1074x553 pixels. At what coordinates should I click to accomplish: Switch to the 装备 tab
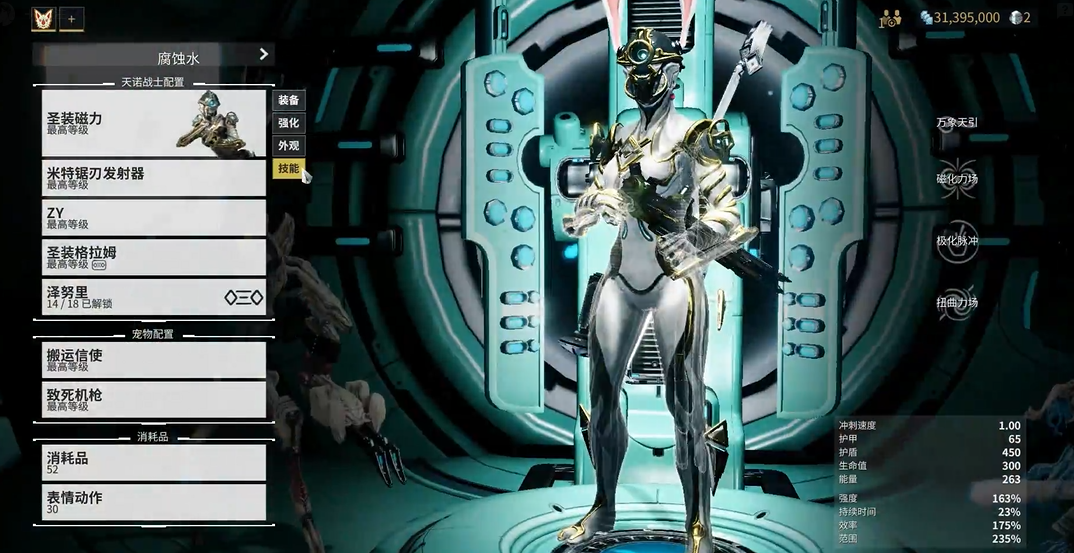pos(288,100)
